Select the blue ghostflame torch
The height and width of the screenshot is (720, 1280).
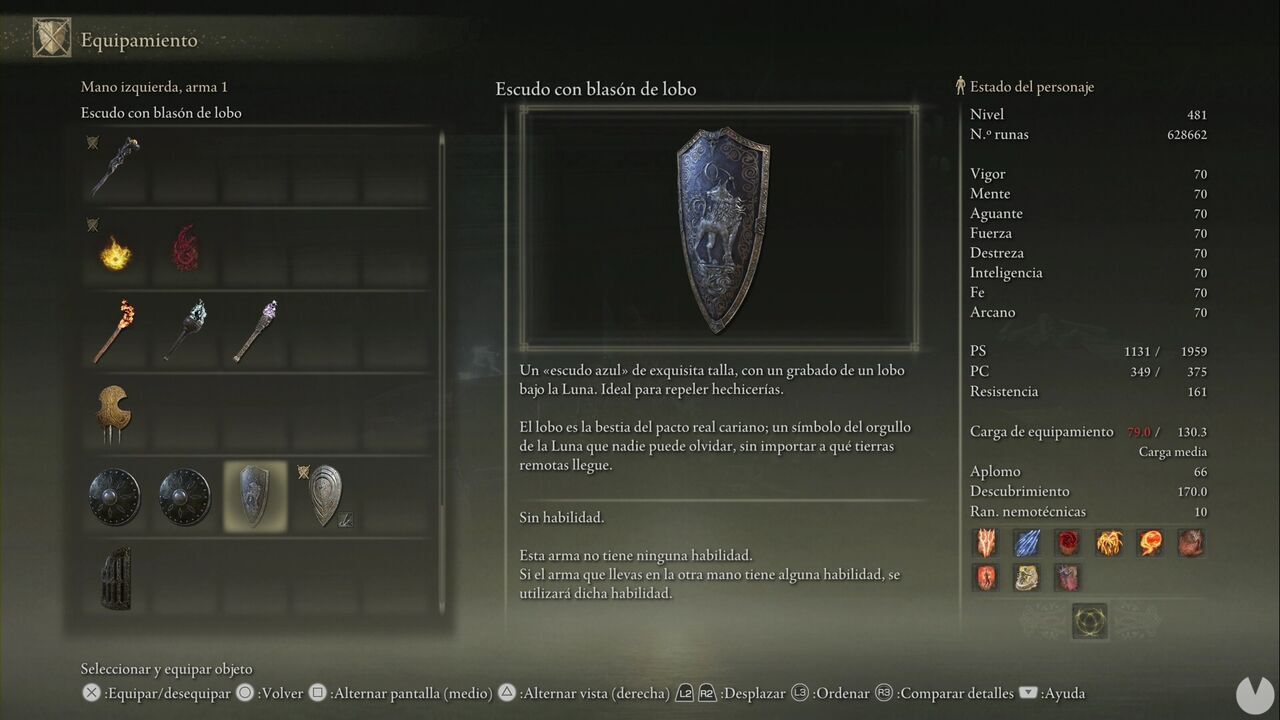[184, 330]
